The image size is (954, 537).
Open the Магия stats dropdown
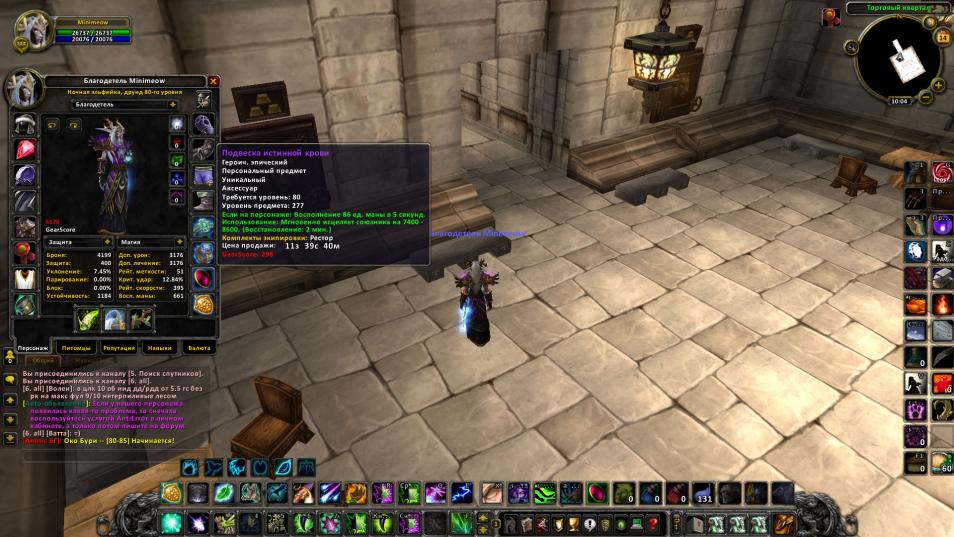pyautogui.click(x=173, y=241)
